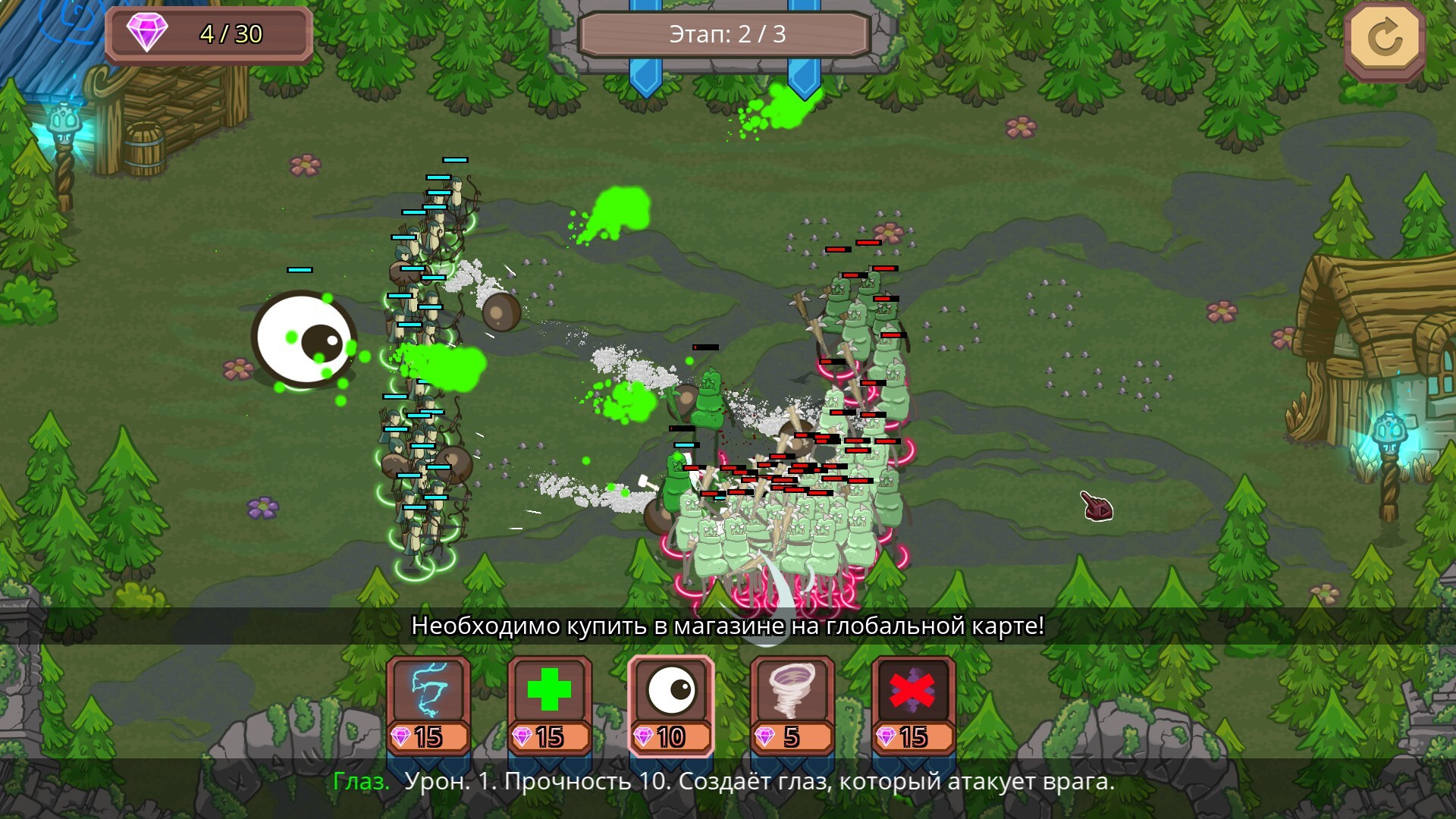Choose the red cross-out spell
Screen dimensions: 1456x819
pos(914,705)
